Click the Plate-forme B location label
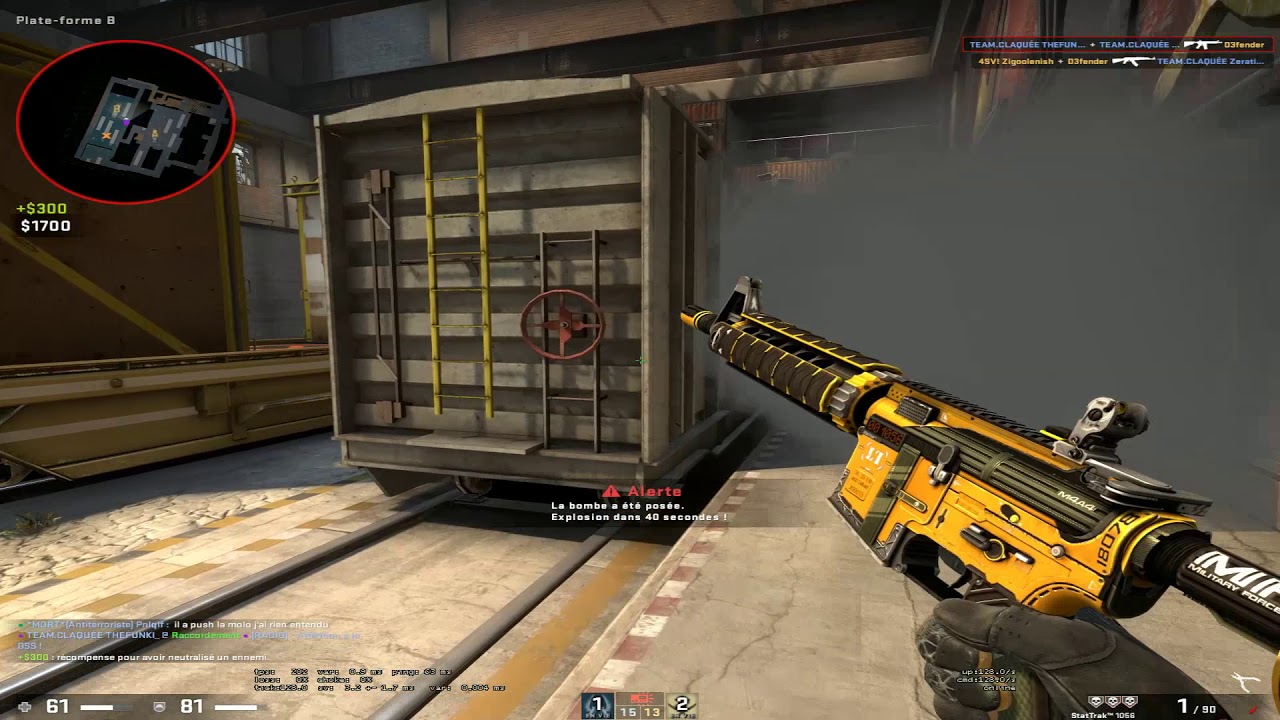Screen dimensions: 1280x720 pyautogui.click(x=66, y=20)
